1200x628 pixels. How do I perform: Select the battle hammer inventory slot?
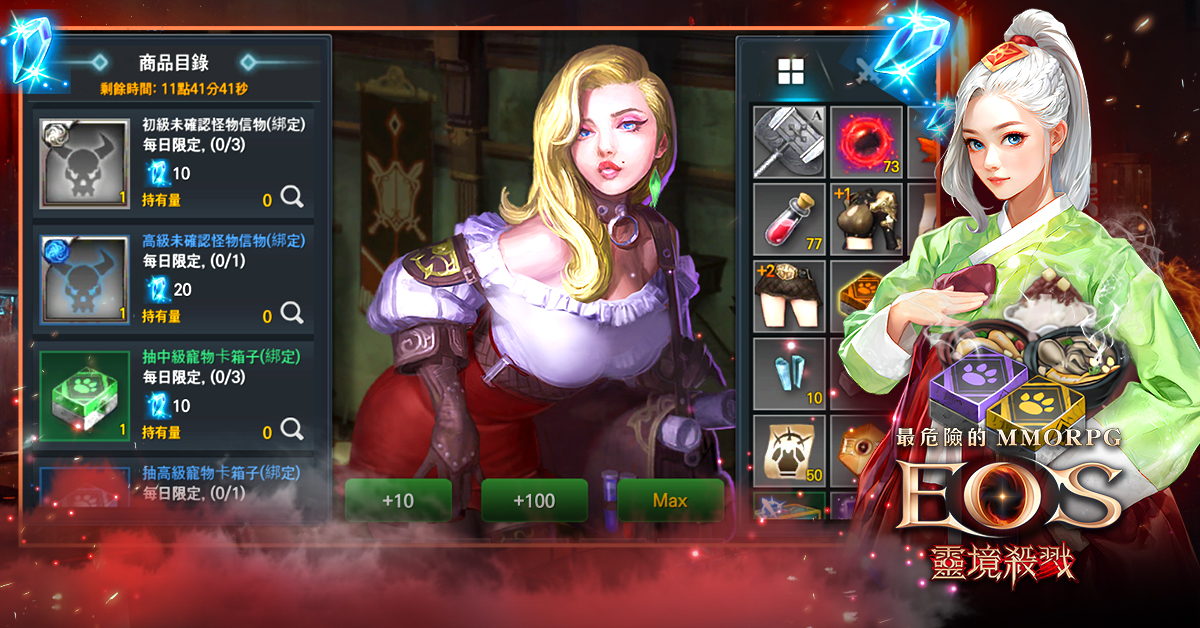click(x=789, y=141)
